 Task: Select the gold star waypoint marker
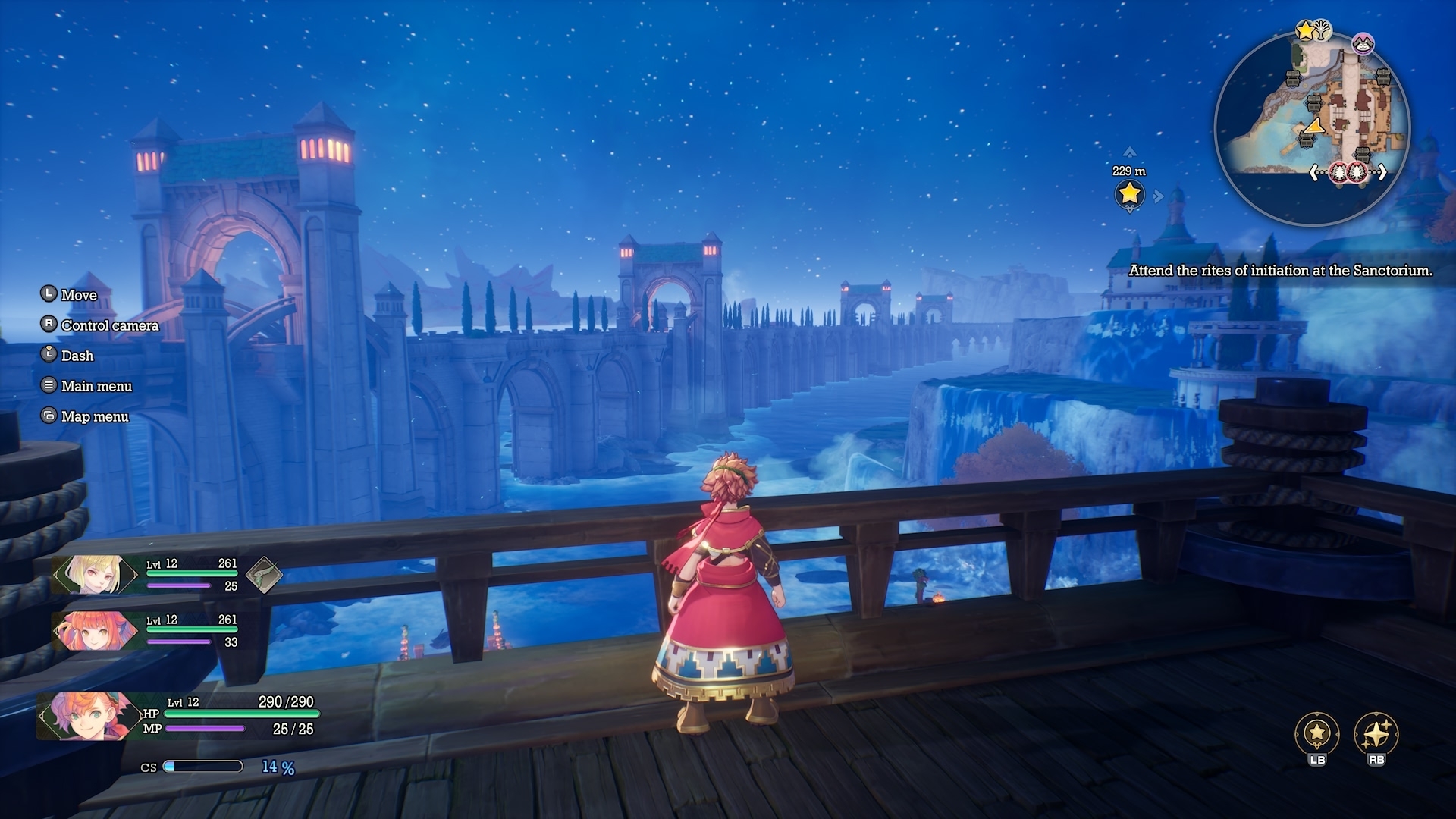coord(1129,194)
